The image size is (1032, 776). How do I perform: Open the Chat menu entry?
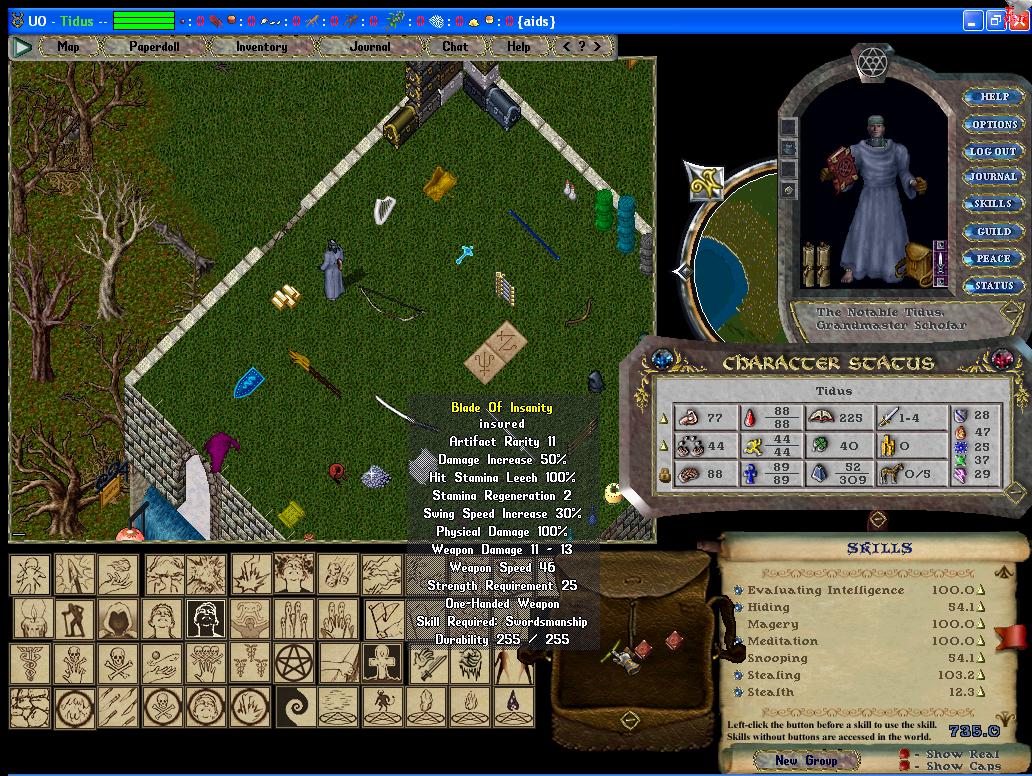[454, 46]
